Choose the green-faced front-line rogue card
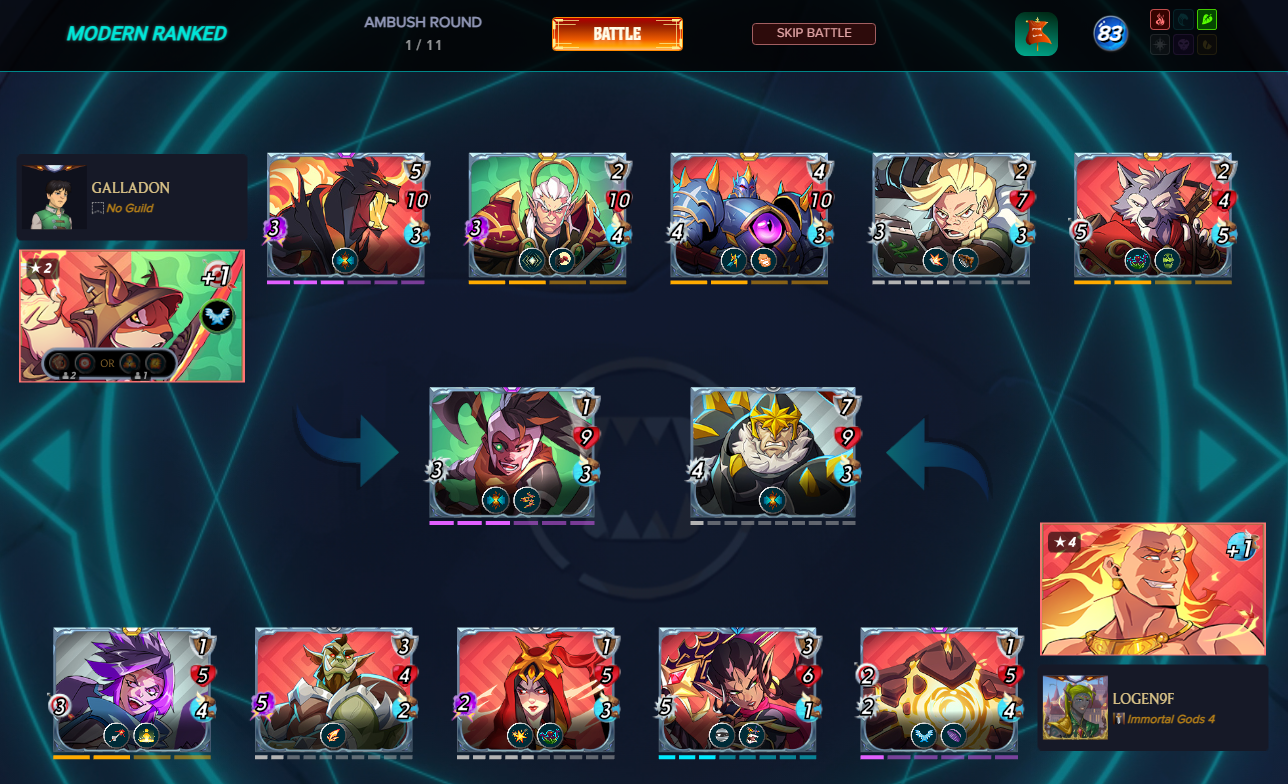Screen dimensions: 1288x784 pos(512,452)
